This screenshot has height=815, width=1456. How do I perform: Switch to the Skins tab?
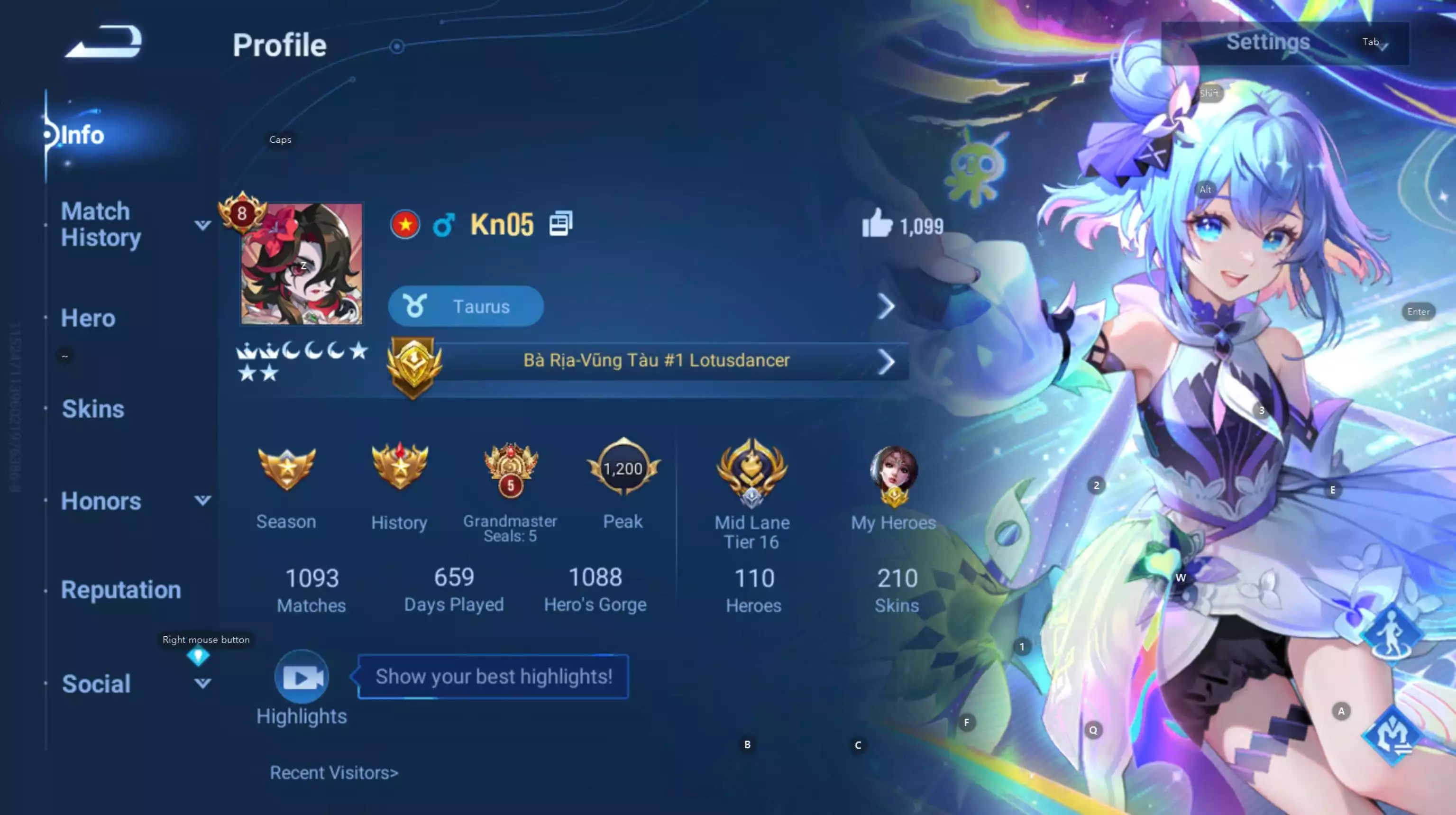[93, 408]
